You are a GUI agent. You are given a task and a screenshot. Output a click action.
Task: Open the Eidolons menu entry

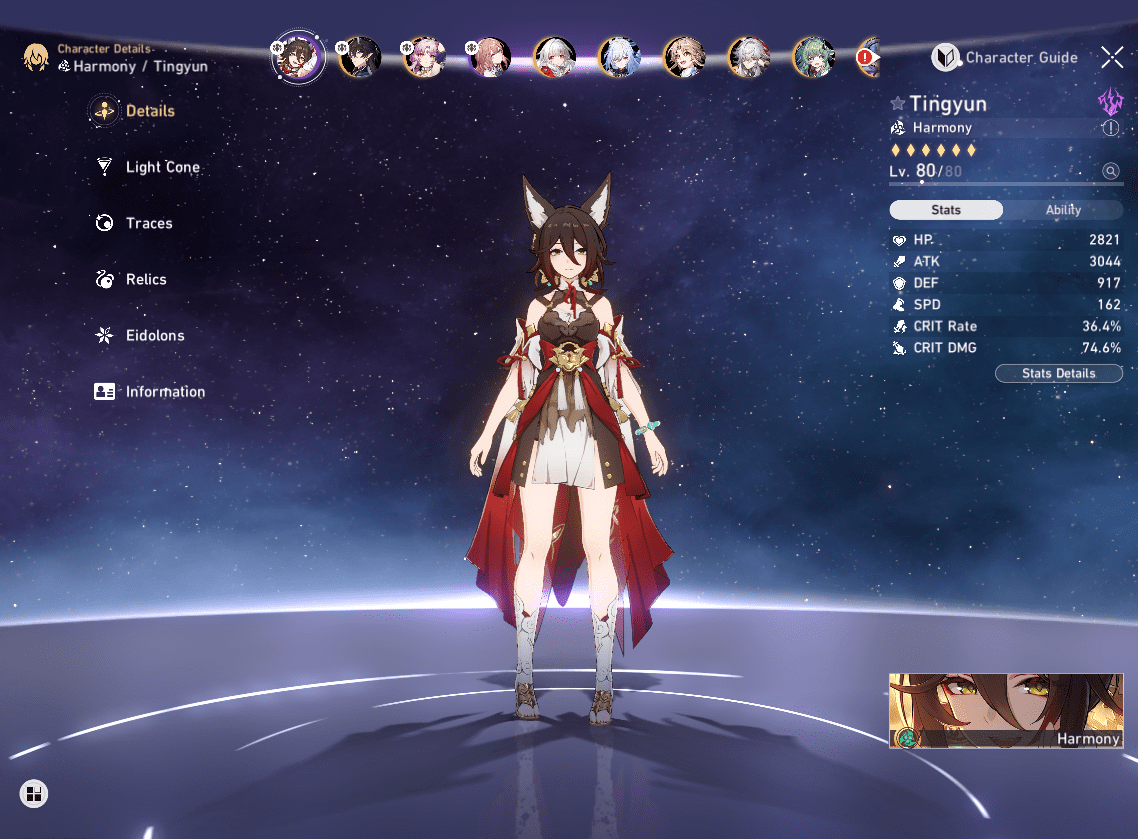(x=154, y=335)
